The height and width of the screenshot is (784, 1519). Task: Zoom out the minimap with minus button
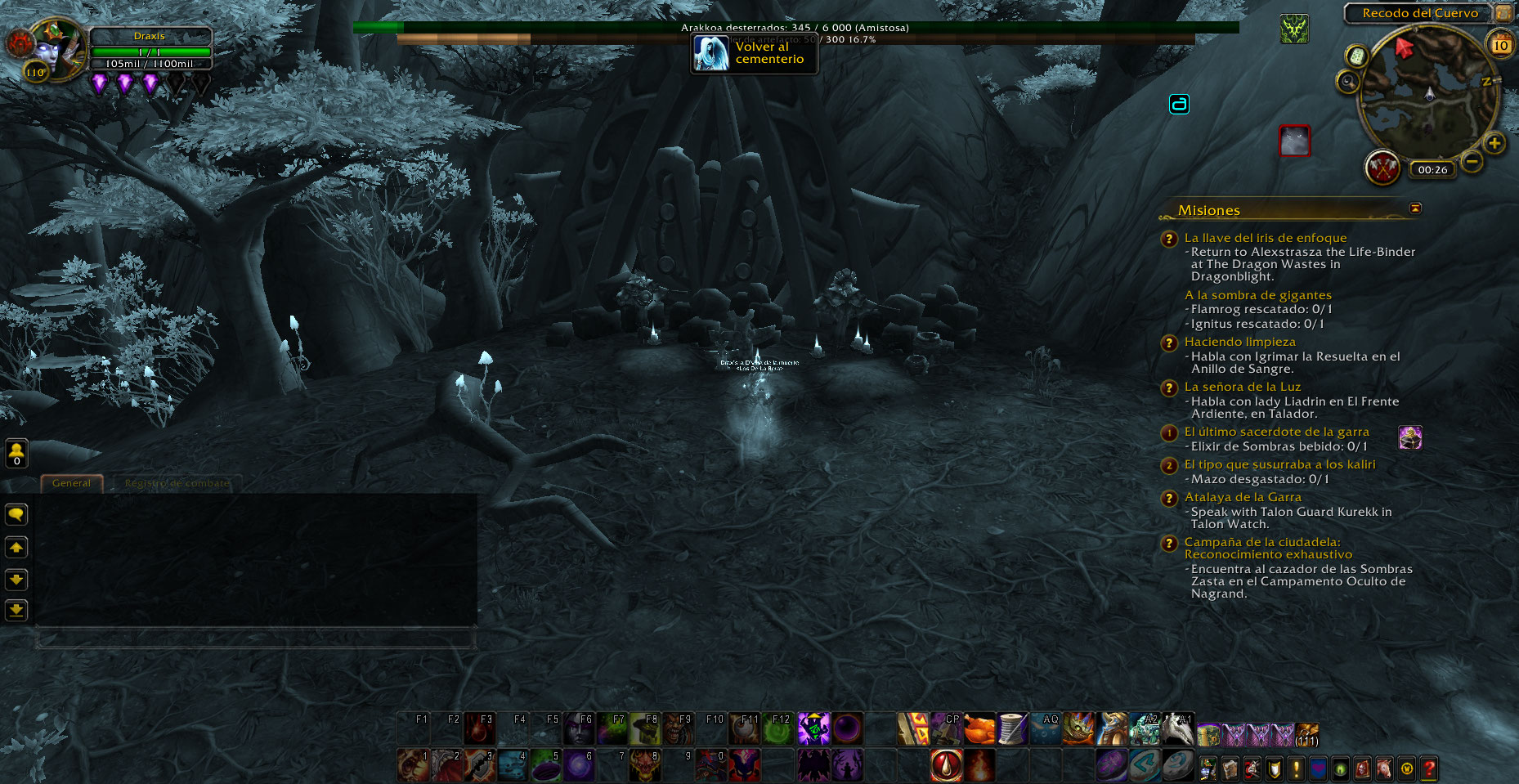coord(1472,161)
